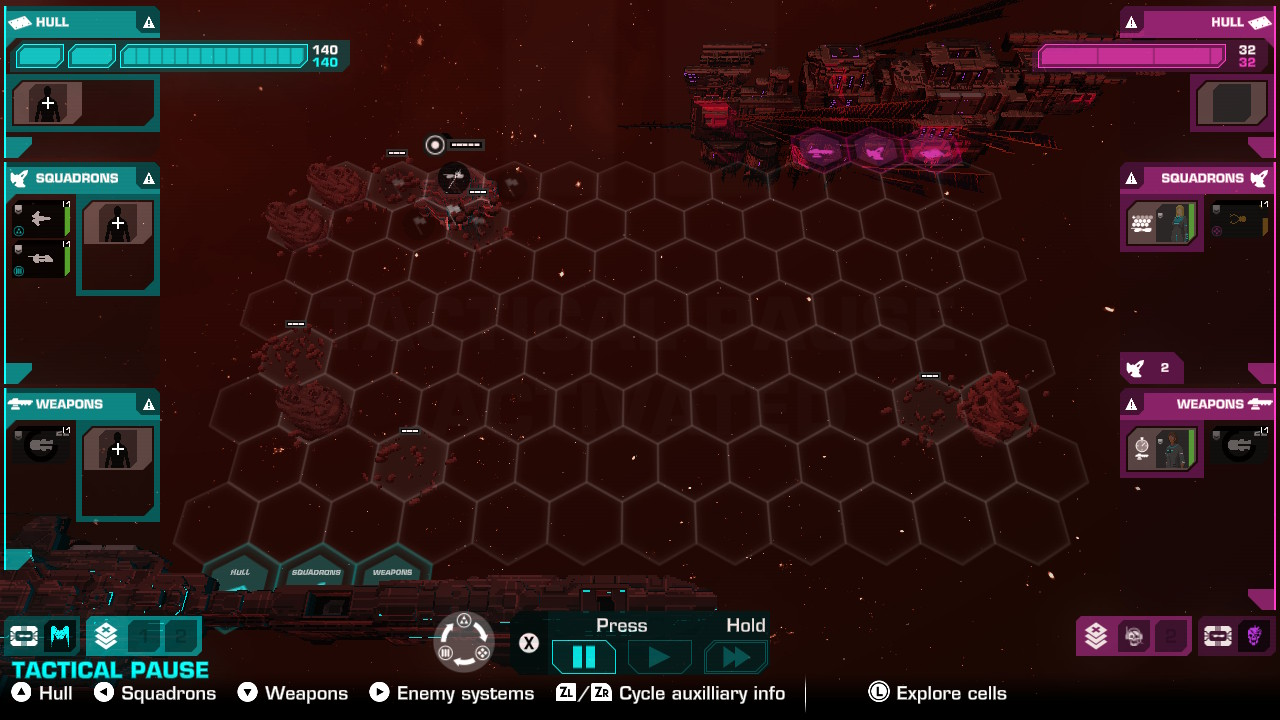Select the pause time control button

[584, 657]
